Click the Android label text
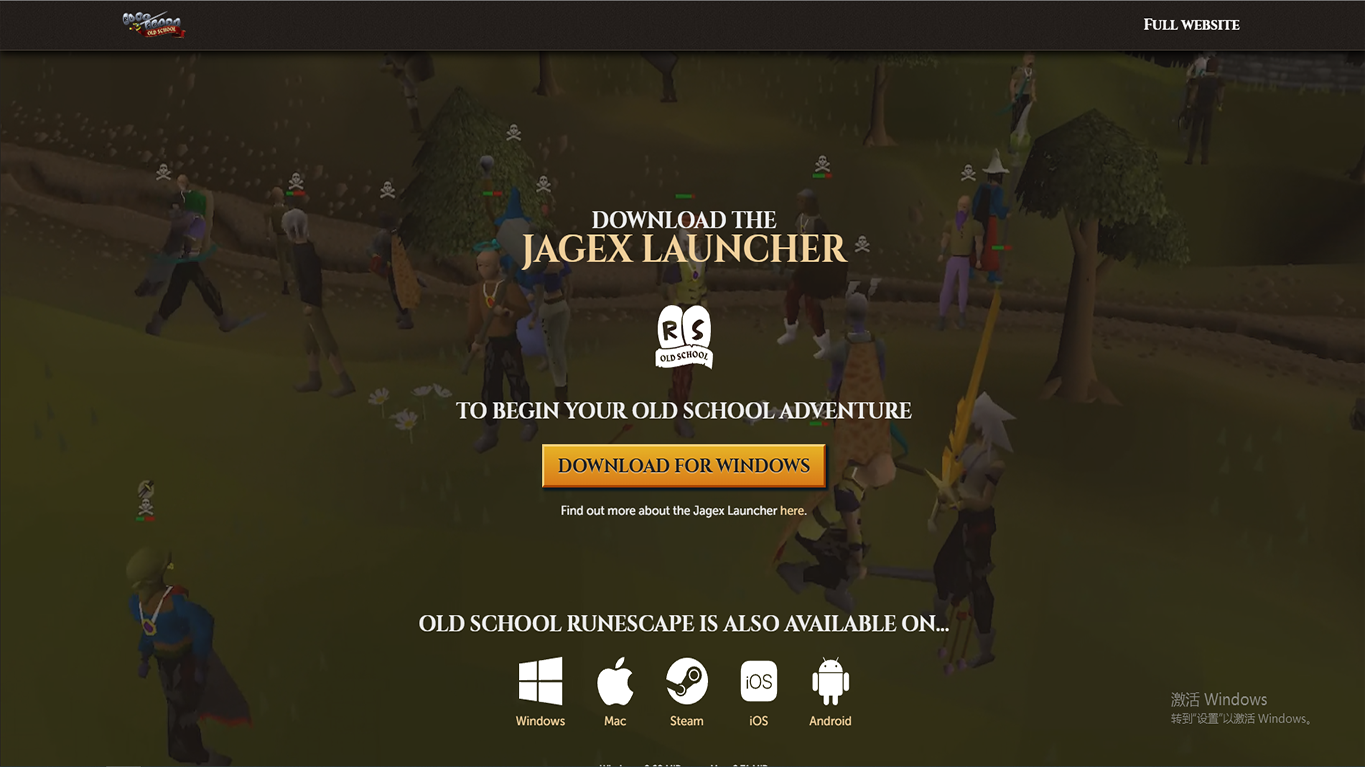 point(830,720)
